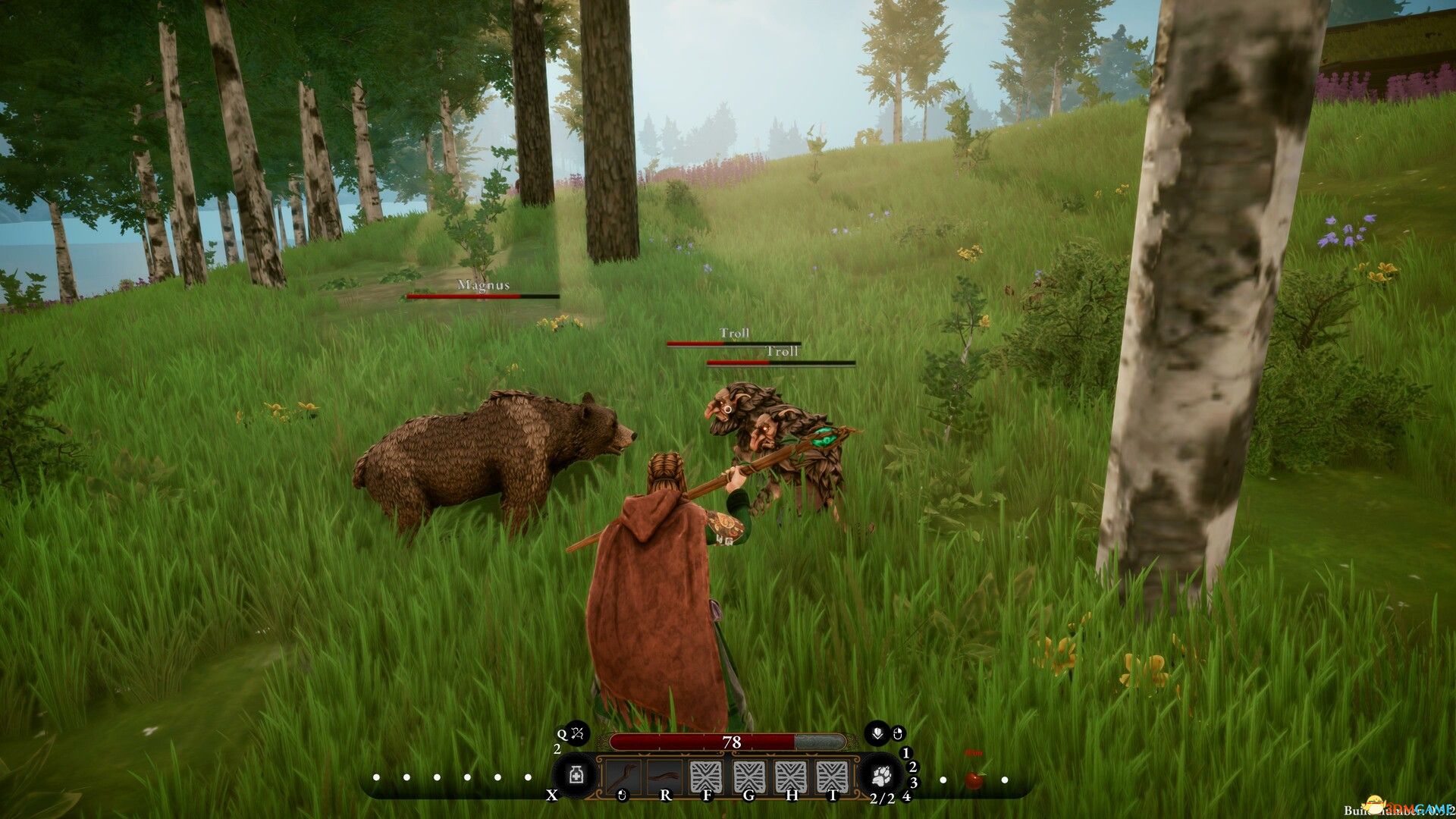Viewport: 1456px width, 819px height.
Task: Activate the branch ability in the R slot
Action: pos(664,777)
